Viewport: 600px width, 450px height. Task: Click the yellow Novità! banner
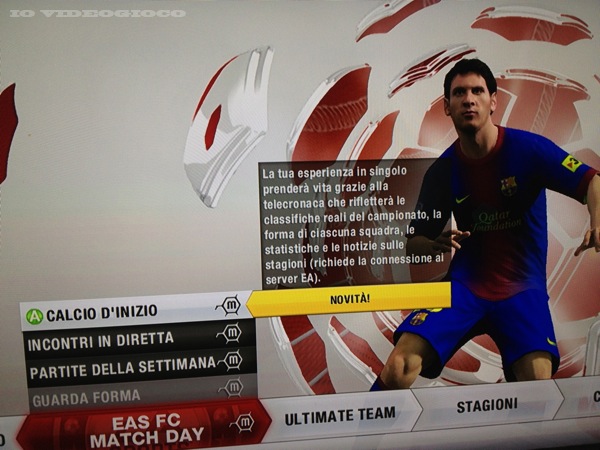(x=348, y=298)
